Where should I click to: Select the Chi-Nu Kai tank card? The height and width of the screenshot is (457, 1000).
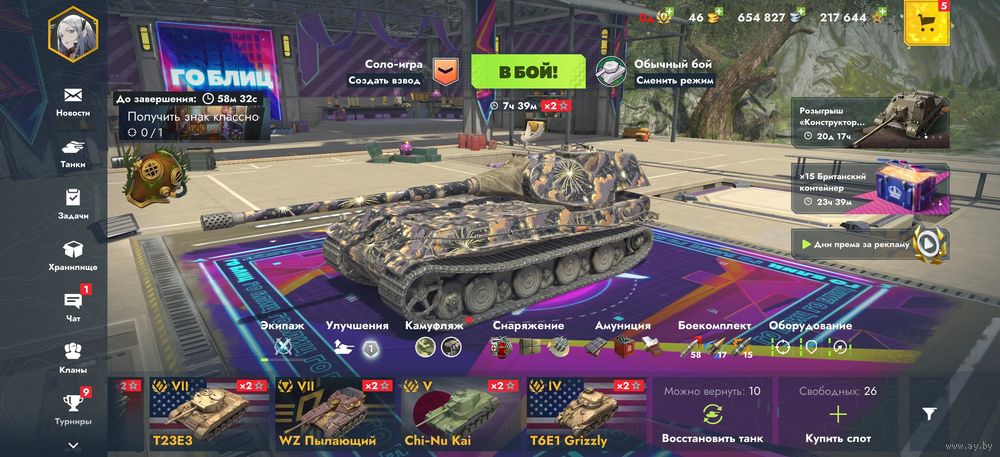(460, 414)
